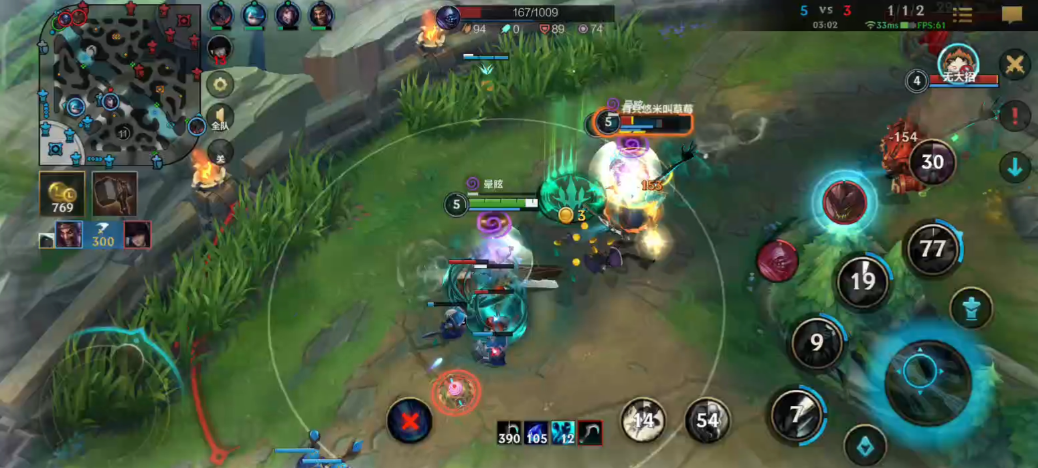
Task: Select the crossed swords attack ping
Action: (x=1015, y=66)
